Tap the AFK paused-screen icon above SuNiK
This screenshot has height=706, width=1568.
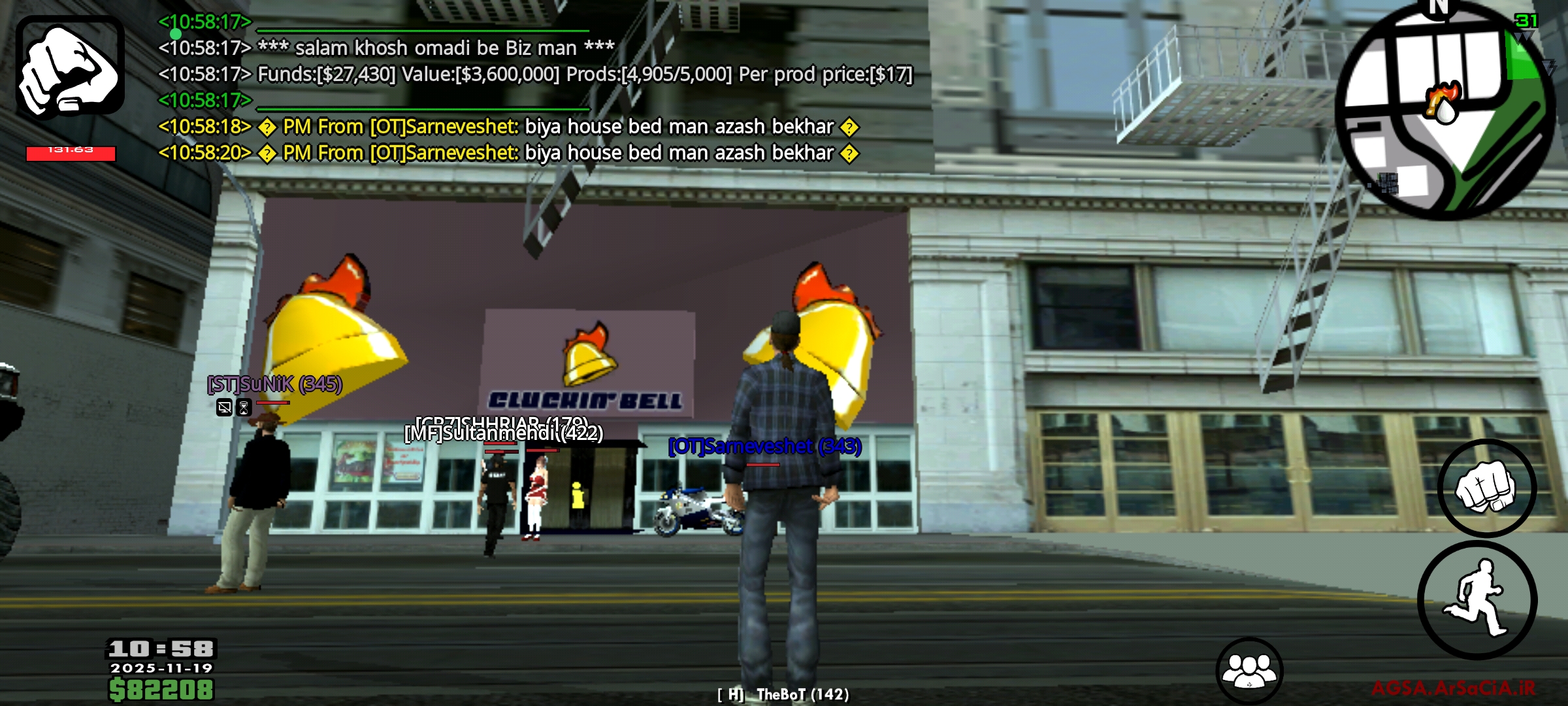[x=225, y=407]
